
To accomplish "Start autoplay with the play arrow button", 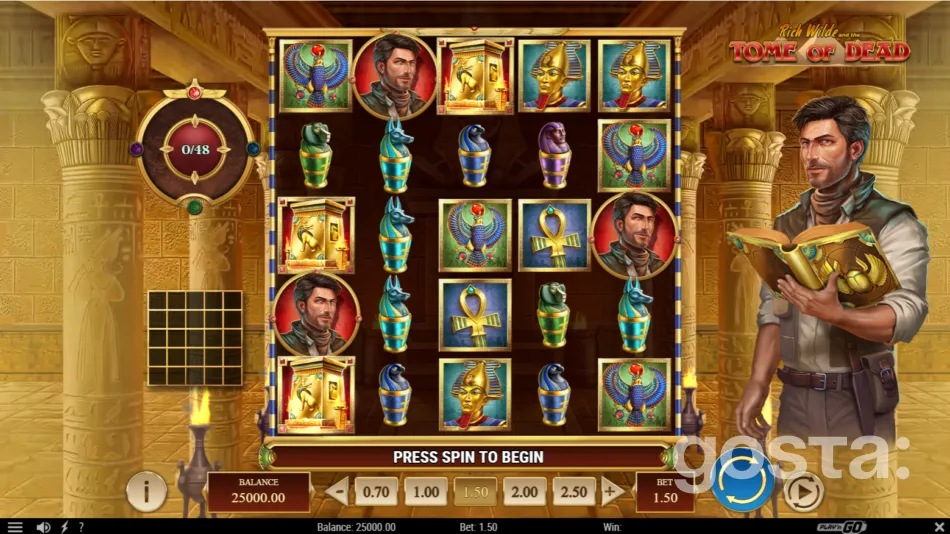I will pos(802,491).
